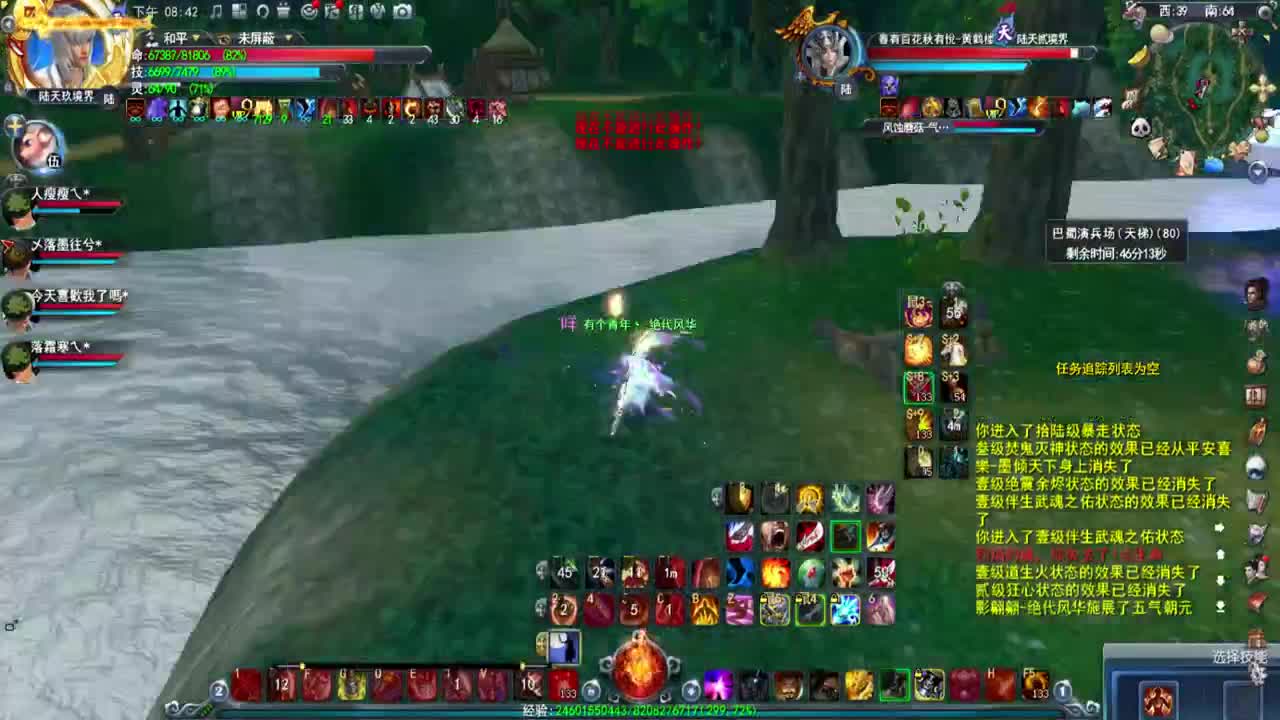Select the yellow glowing skill on the bottom hotbar
The image size is (1280, 720).
click(350, 685)
